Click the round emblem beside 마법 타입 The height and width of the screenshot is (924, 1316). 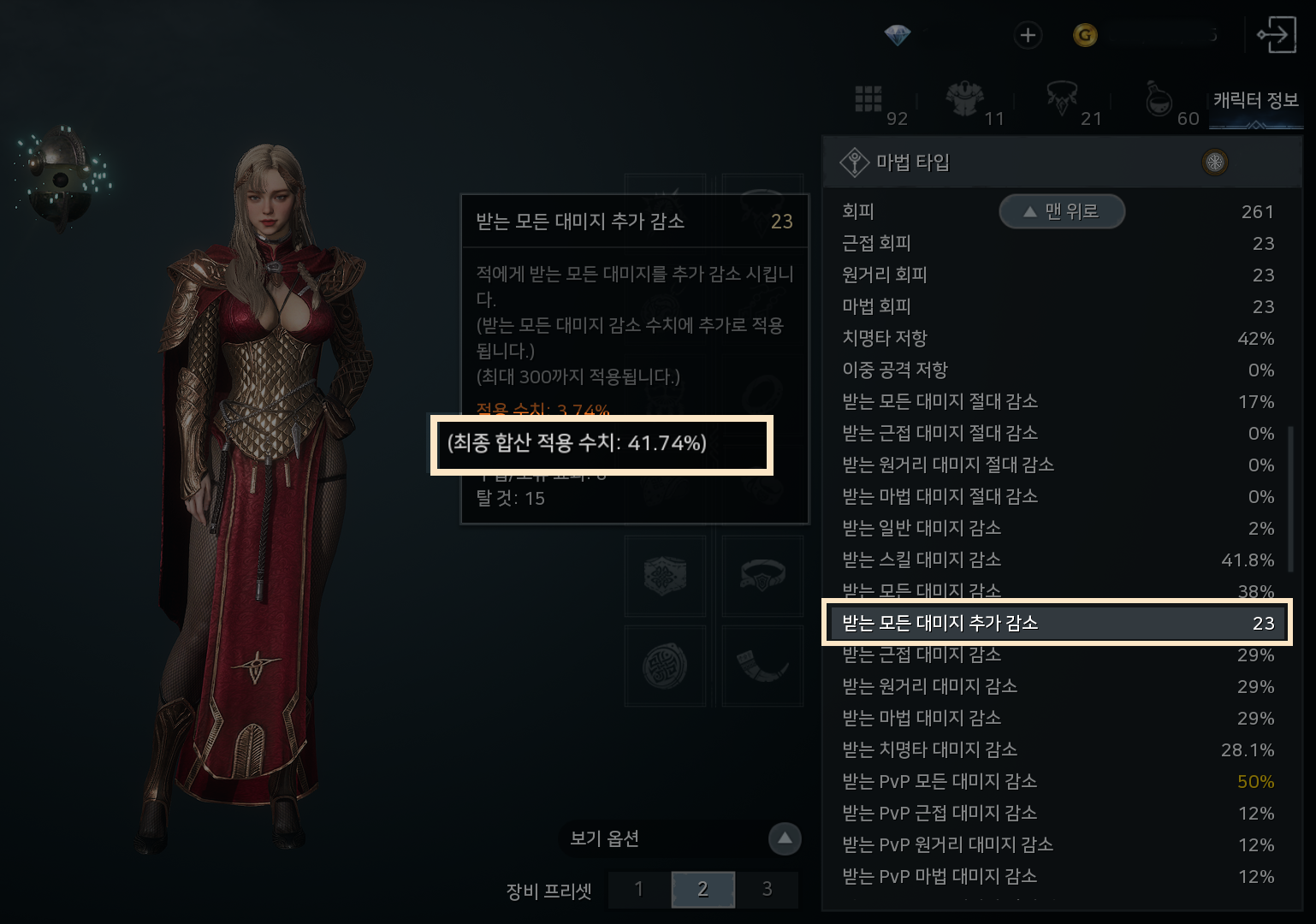1215,162
